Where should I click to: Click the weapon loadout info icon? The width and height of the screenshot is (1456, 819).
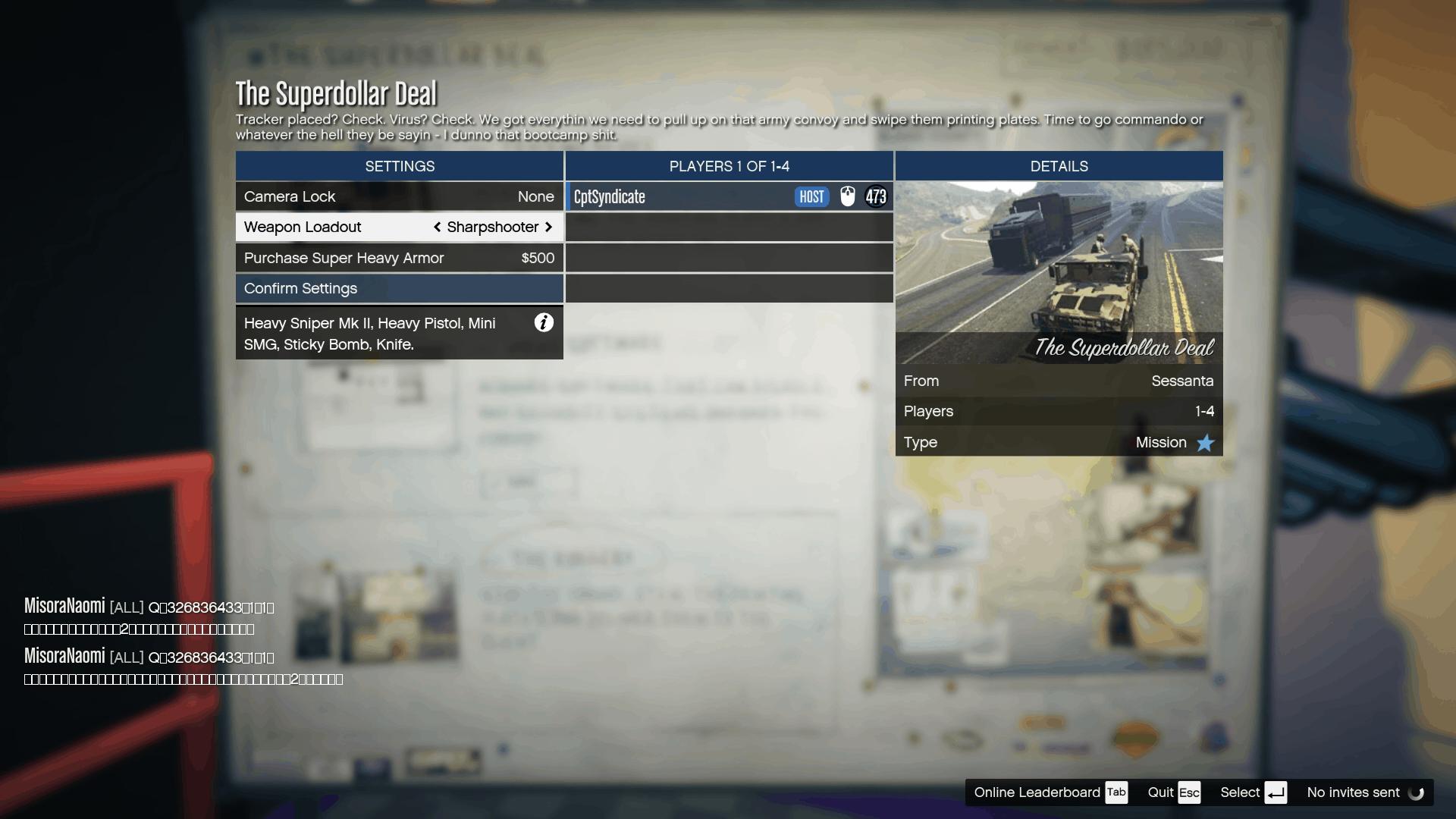[x=543, y=323]
